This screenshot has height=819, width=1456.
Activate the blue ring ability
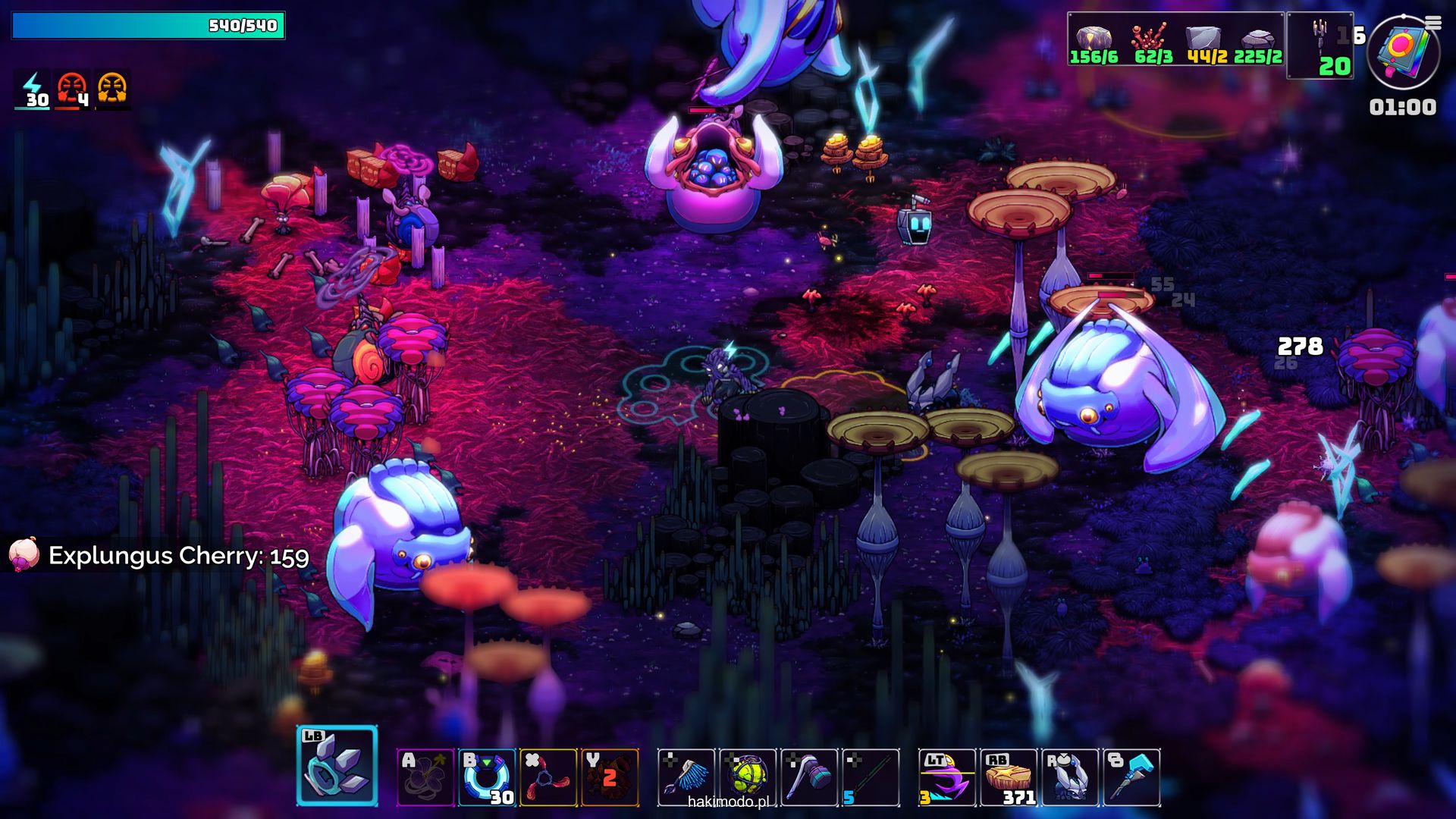tap(487, 777)
